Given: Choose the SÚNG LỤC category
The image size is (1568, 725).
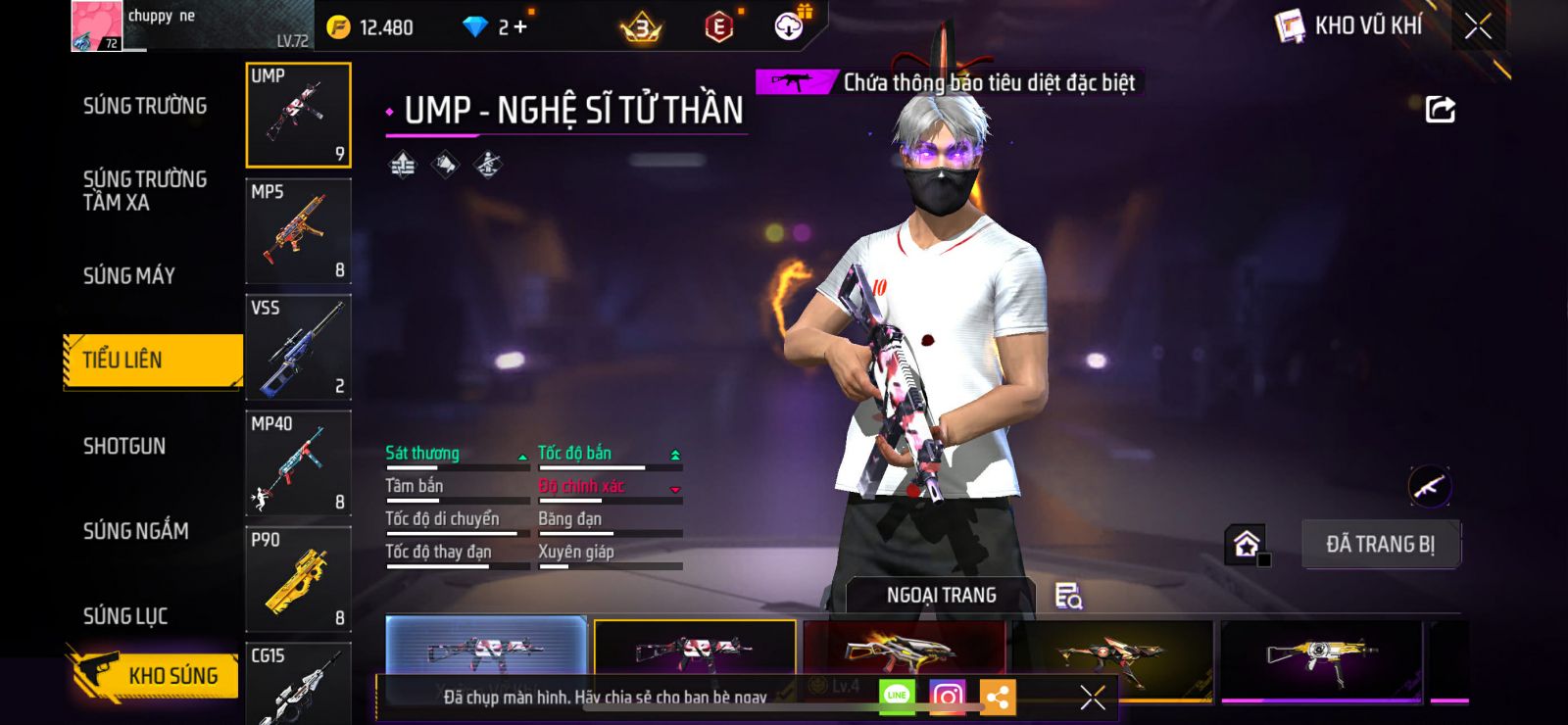Looking at the screenshot, I should tap(125, 616).
